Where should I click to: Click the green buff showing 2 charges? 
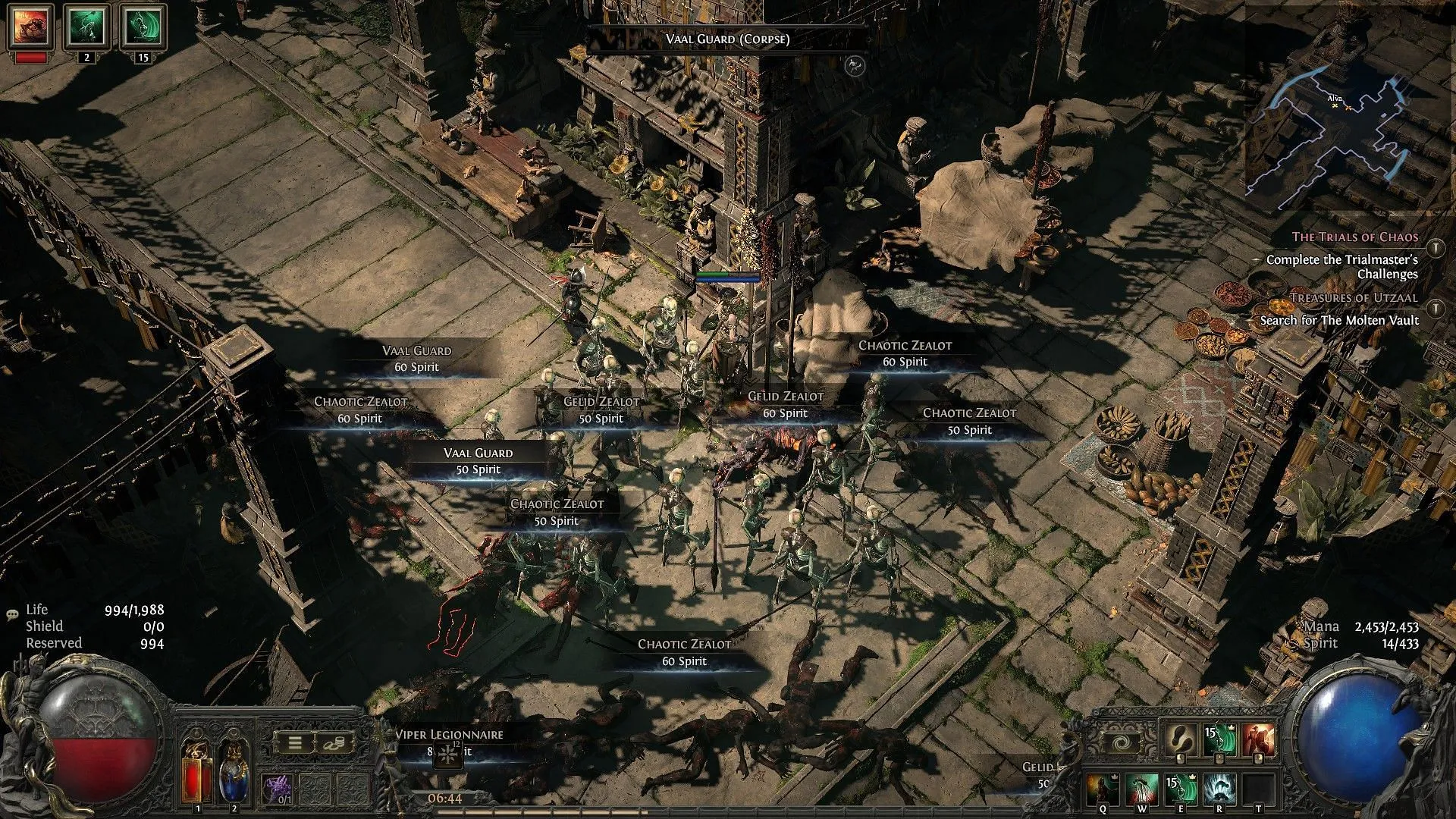coord(86,25)
